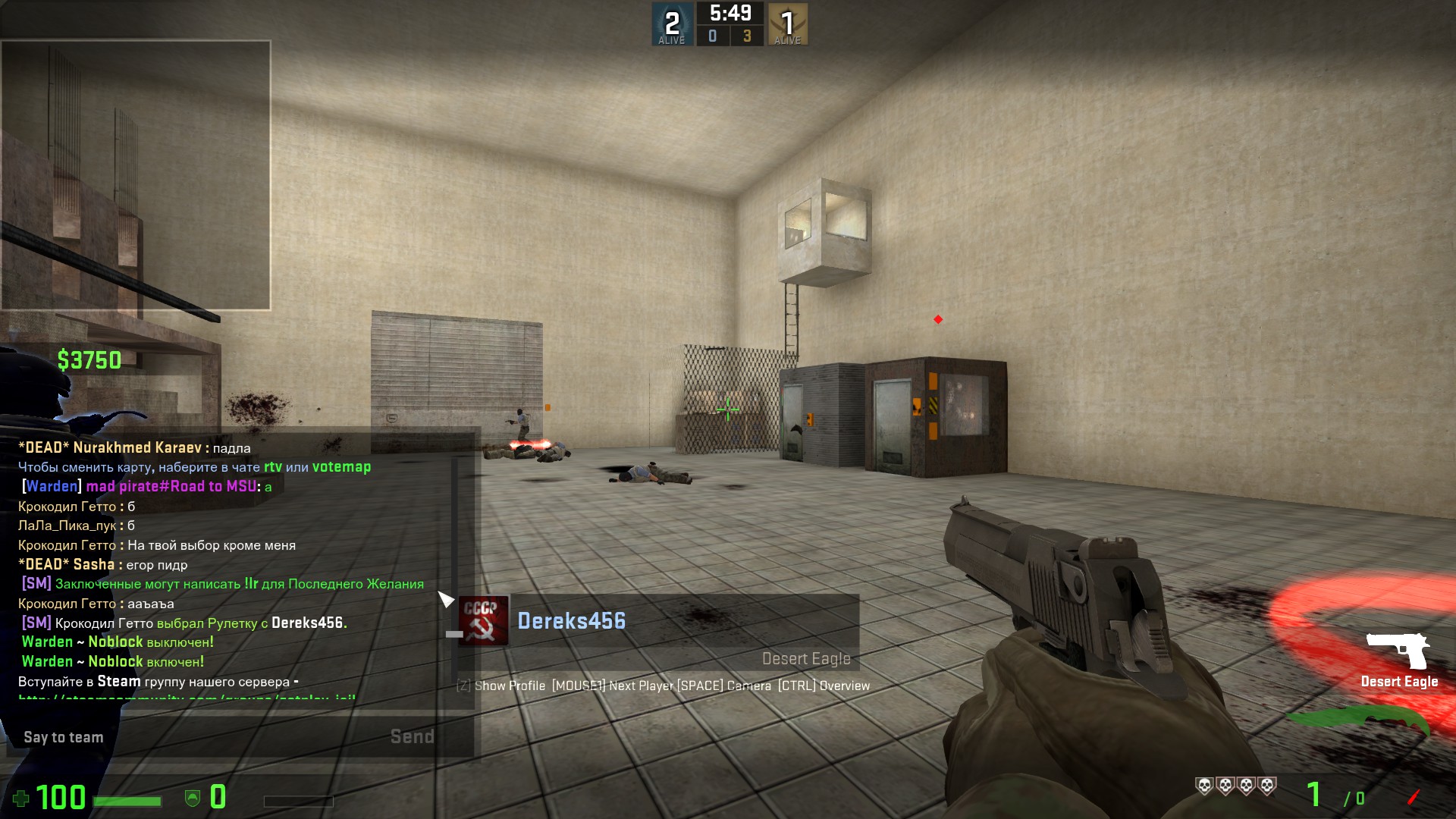Click the Dereks456 spectated player name

(572, 621)
